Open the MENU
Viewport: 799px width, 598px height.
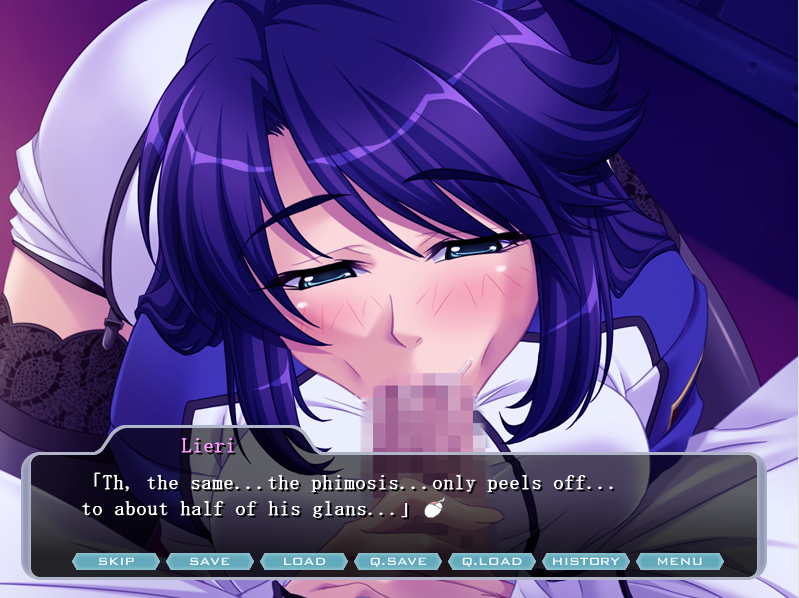point(680,561)
